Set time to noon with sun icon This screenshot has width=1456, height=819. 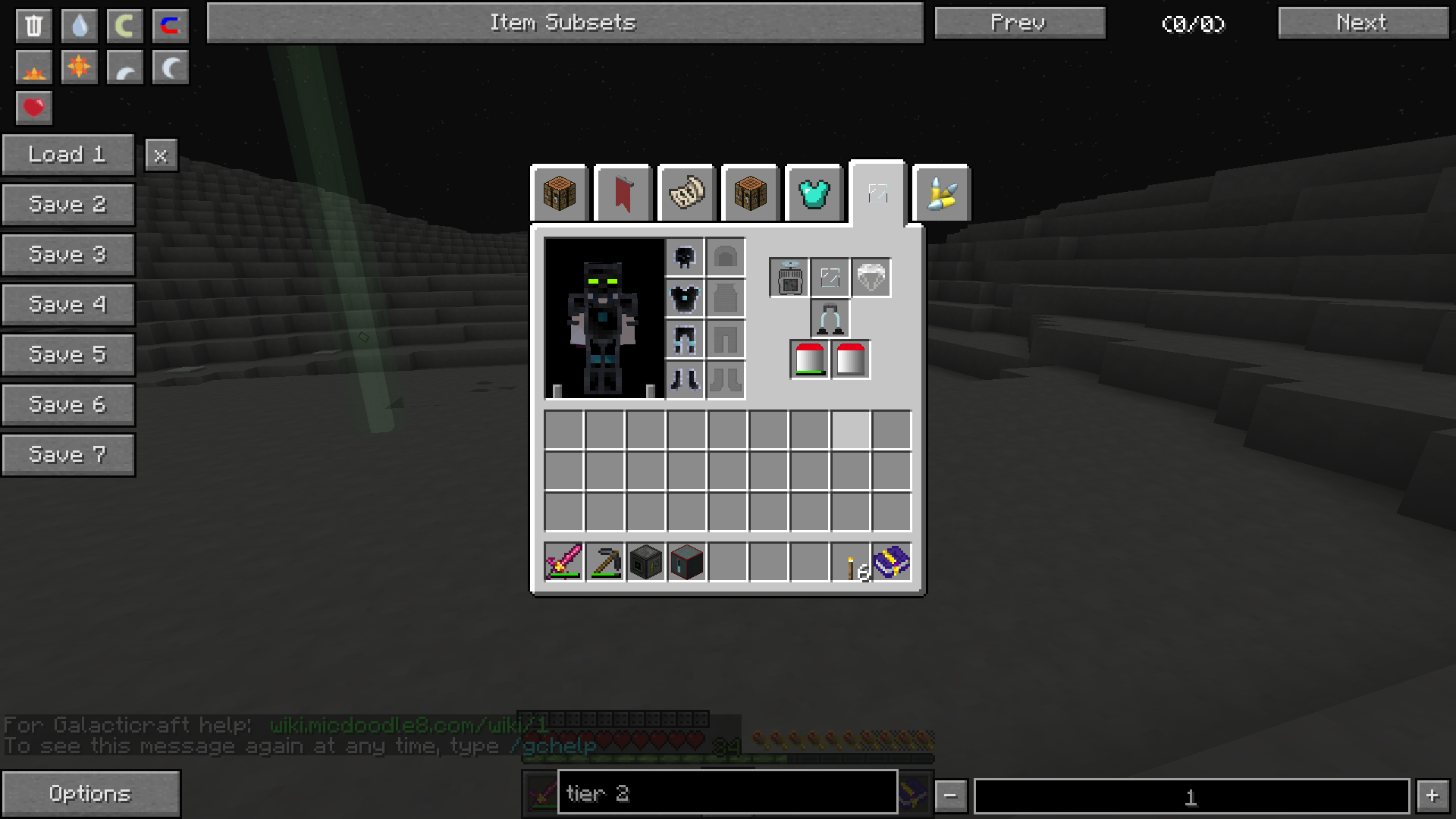click(79, 67)
